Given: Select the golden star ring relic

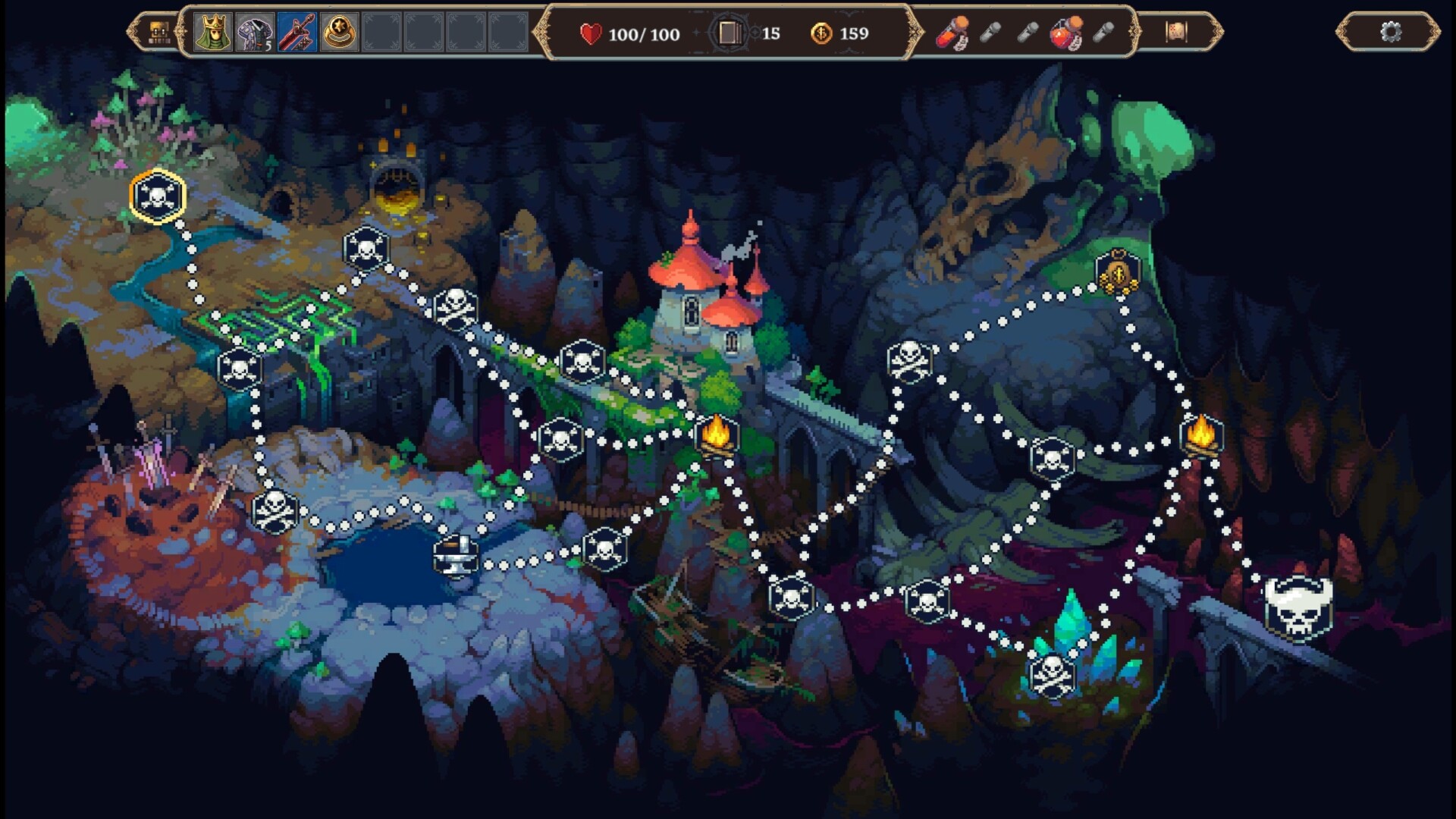Looking at the screenshot, I should [339, 33].
